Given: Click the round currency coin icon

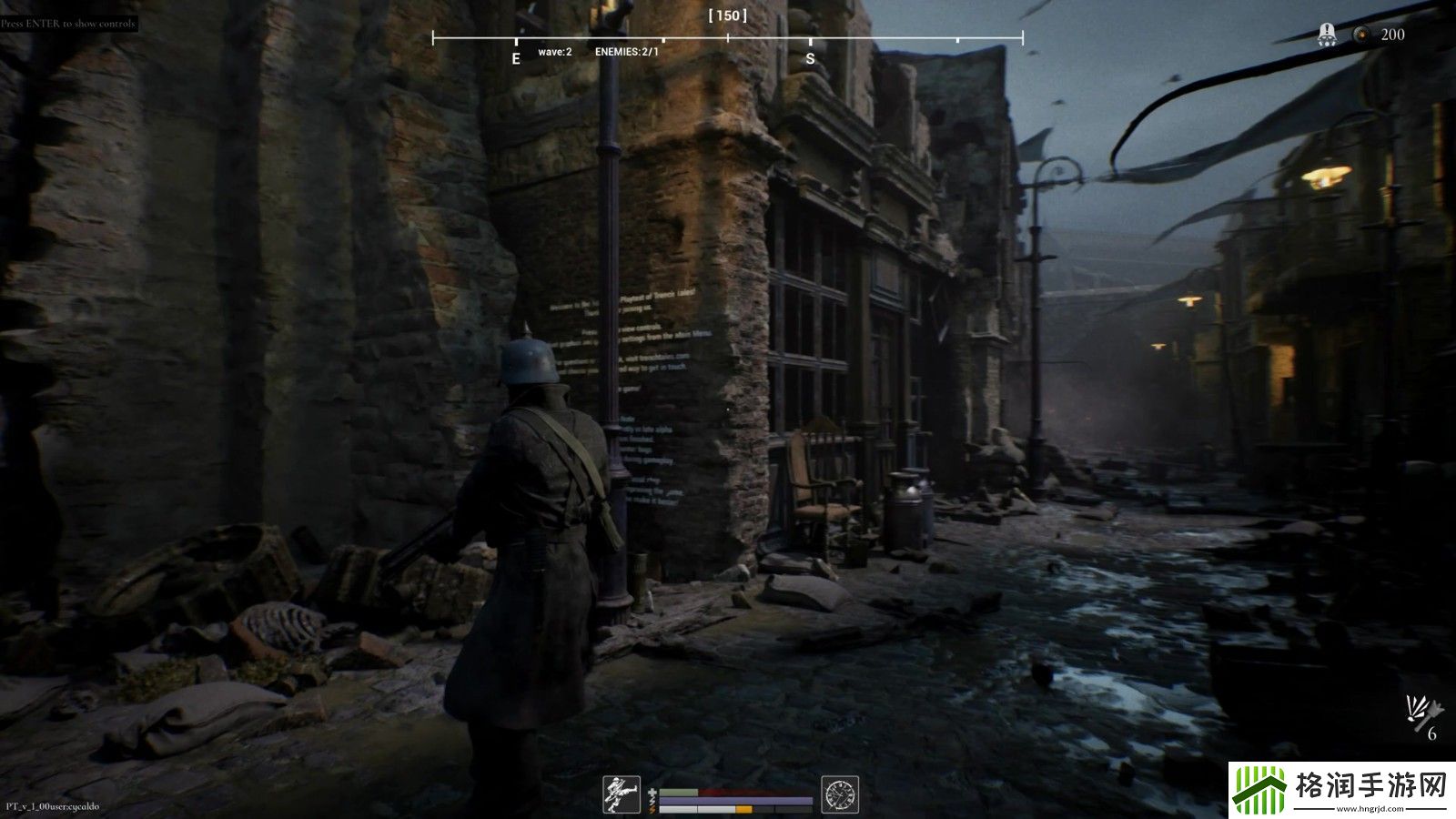Looking at the screenshot, I should click(x=1361, y=35).
